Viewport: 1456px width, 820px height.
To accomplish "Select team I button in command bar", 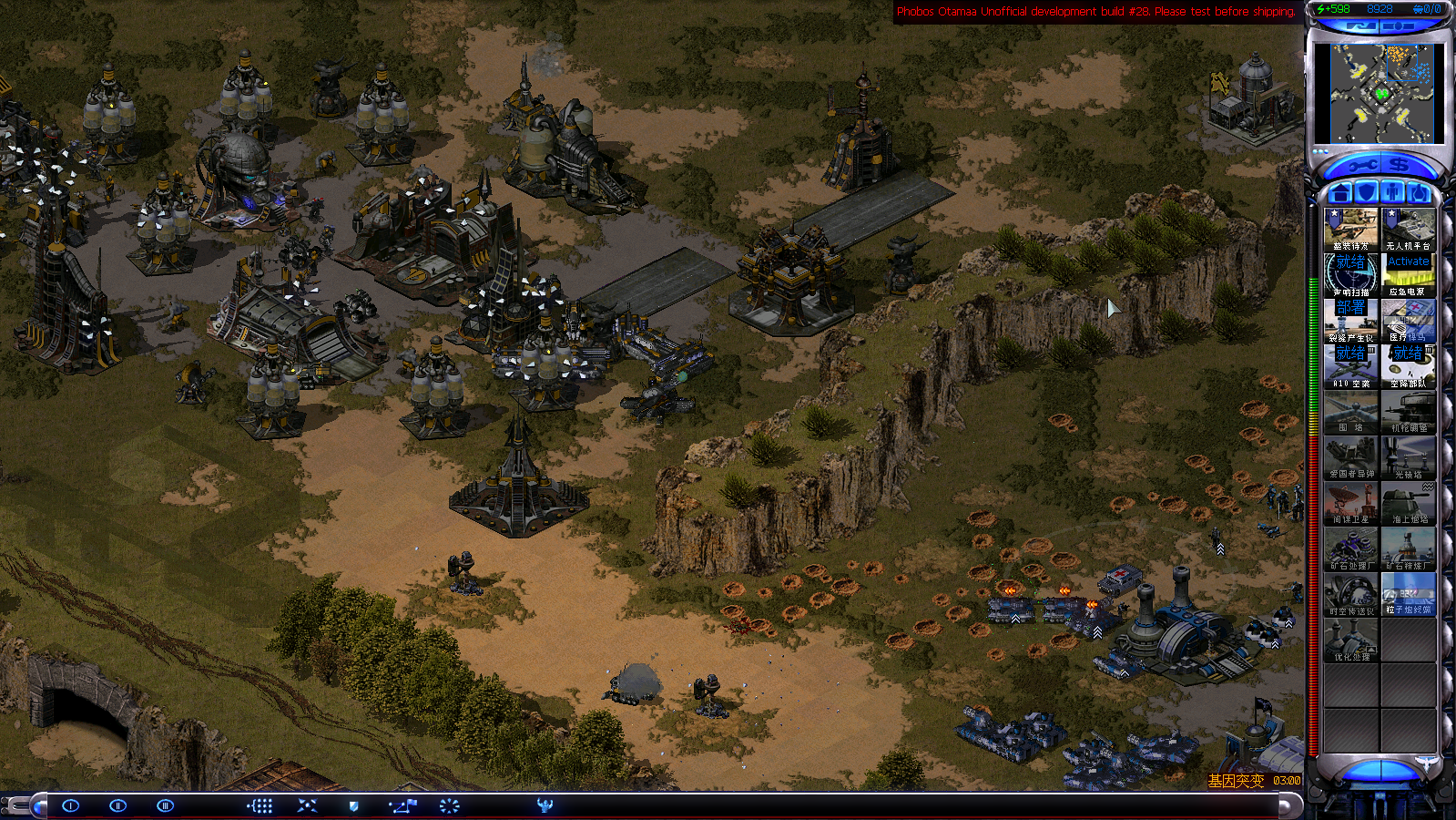I will (70, 805).
